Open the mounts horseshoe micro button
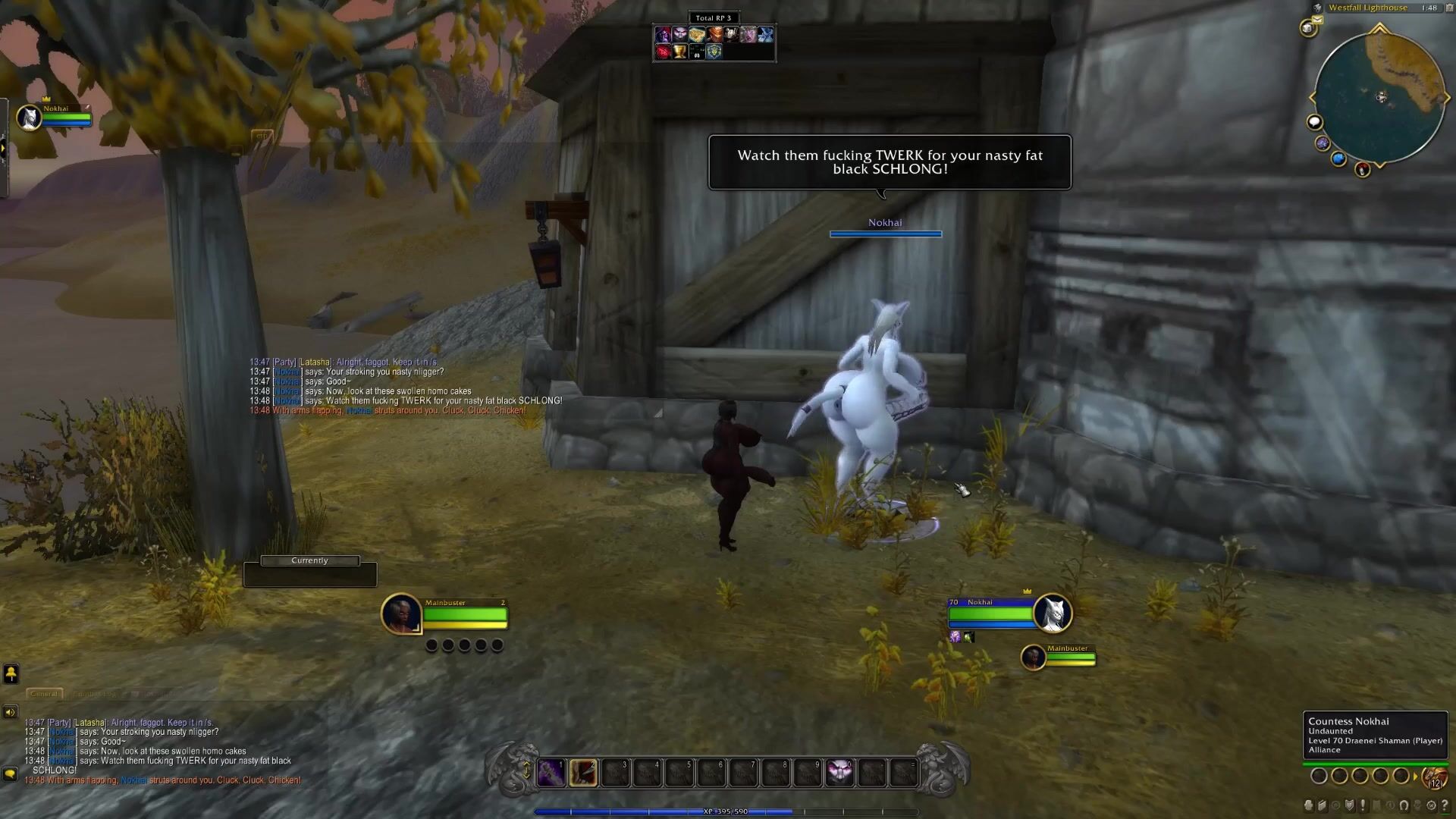 (1404, 805)
